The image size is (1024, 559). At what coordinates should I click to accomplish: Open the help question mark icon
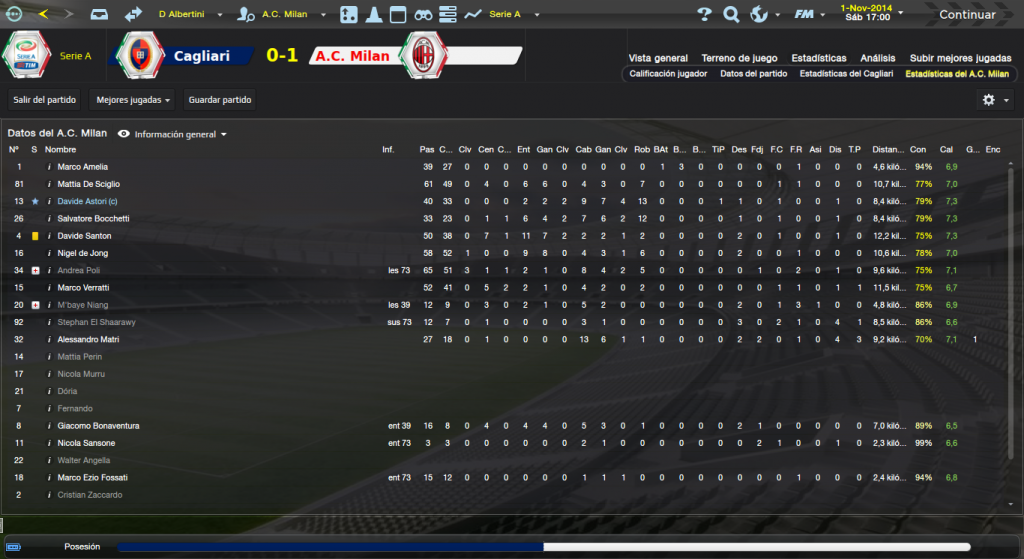(x=704, y=15)
